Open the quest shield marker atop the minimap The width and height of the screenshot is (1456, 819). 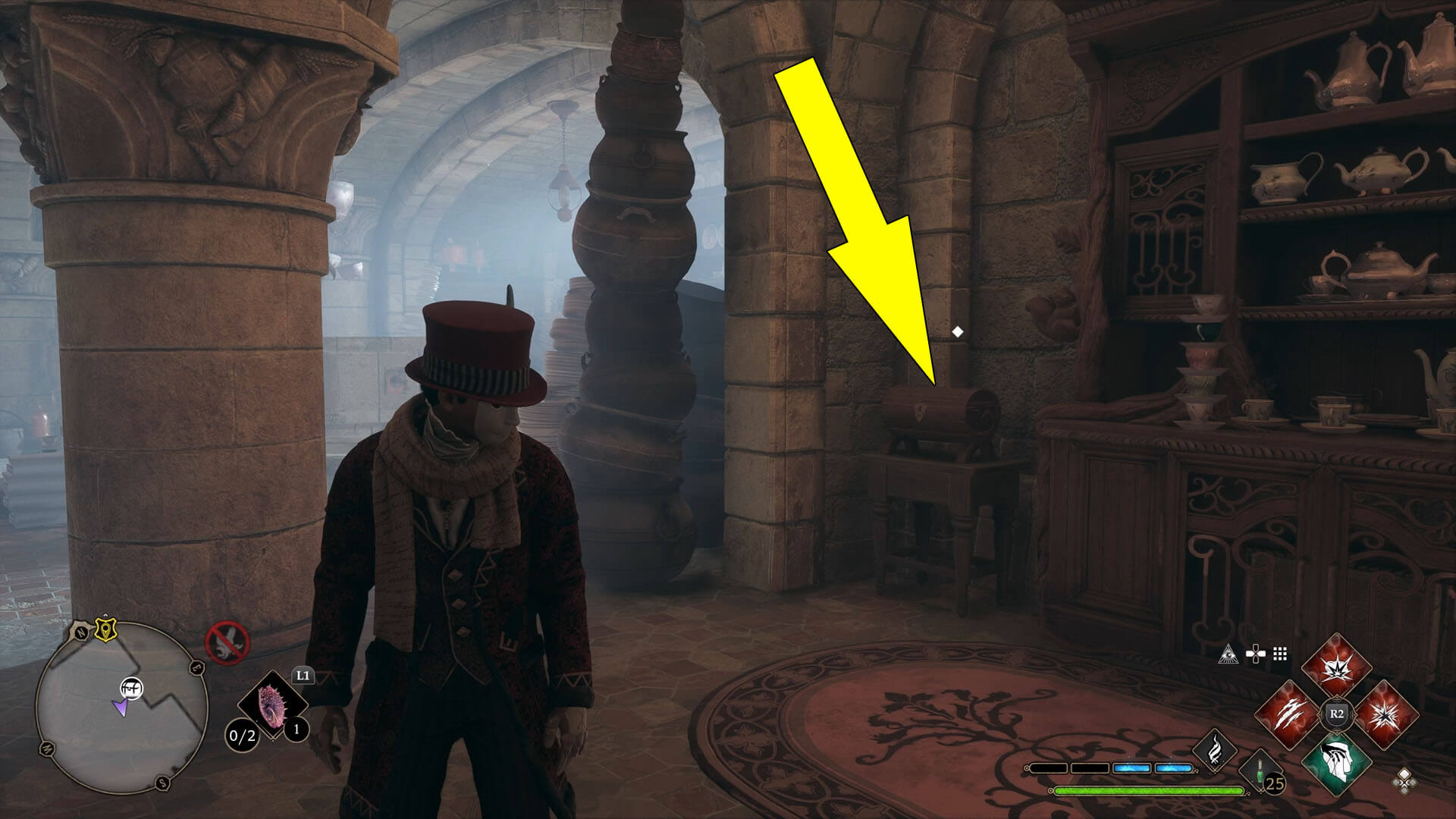105,629
